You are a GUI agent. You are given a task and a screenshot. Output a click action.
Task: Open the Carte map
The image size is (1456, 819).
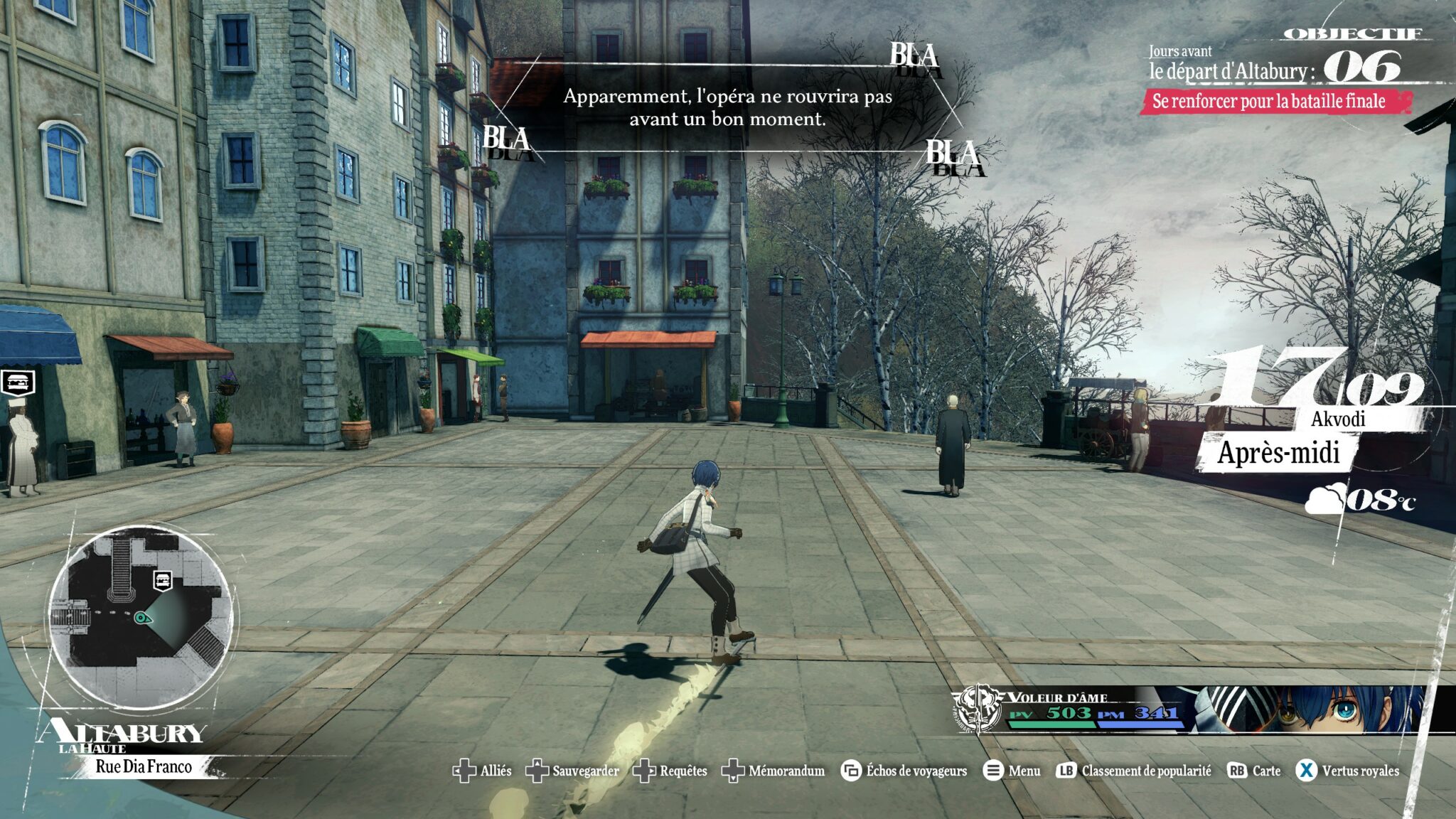pos(1254,771)
